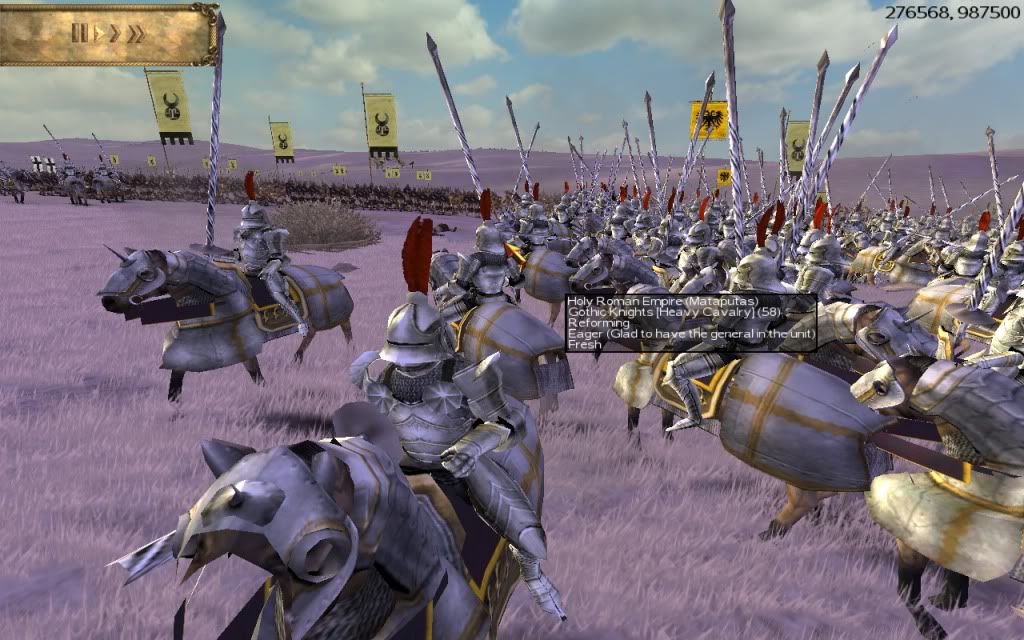Choose the double-chevron fastest battle speed

(x=135, y=33)
